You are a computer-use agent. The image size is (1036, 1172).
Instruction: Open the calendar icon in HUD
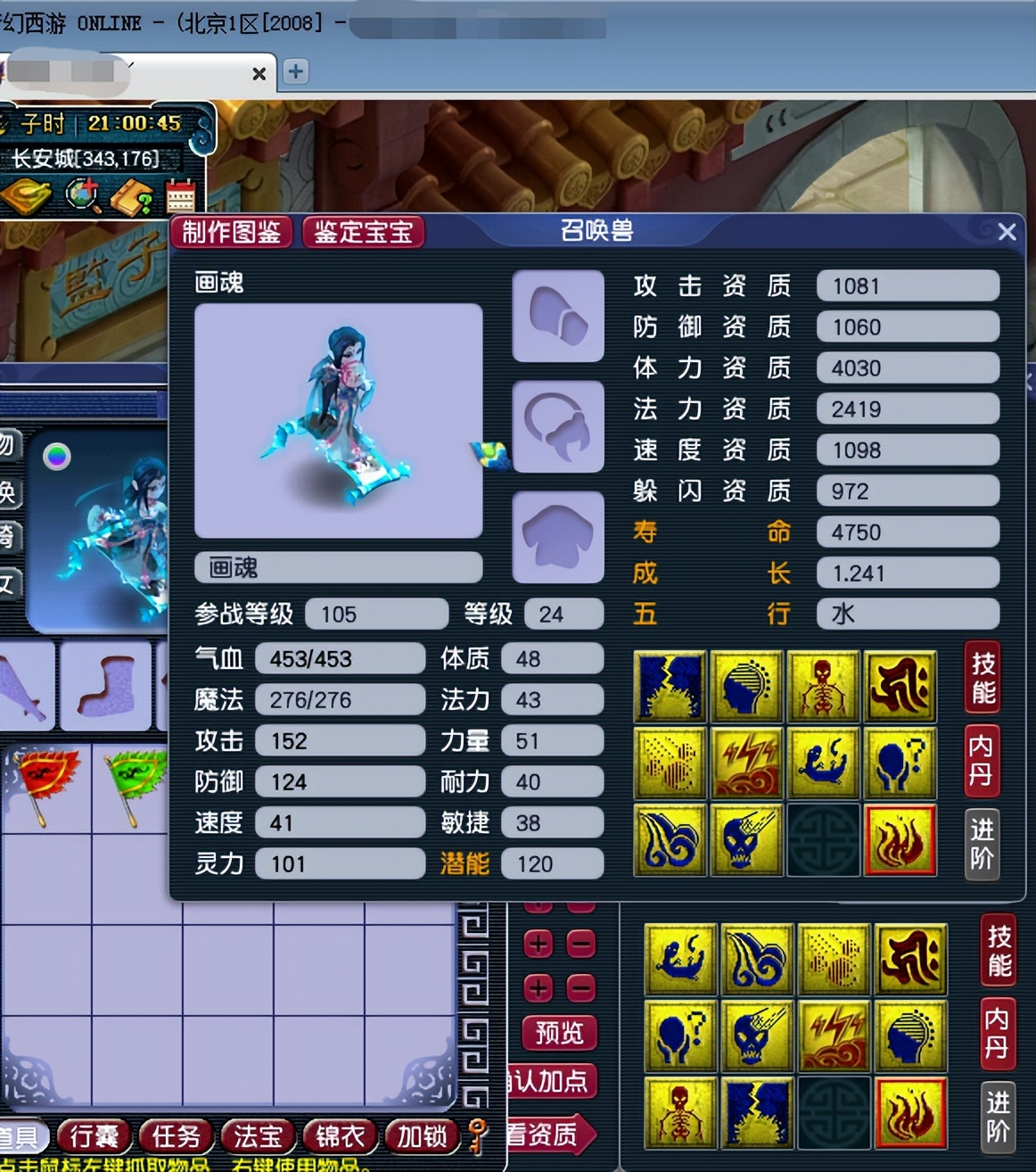(x=180, y=196)
